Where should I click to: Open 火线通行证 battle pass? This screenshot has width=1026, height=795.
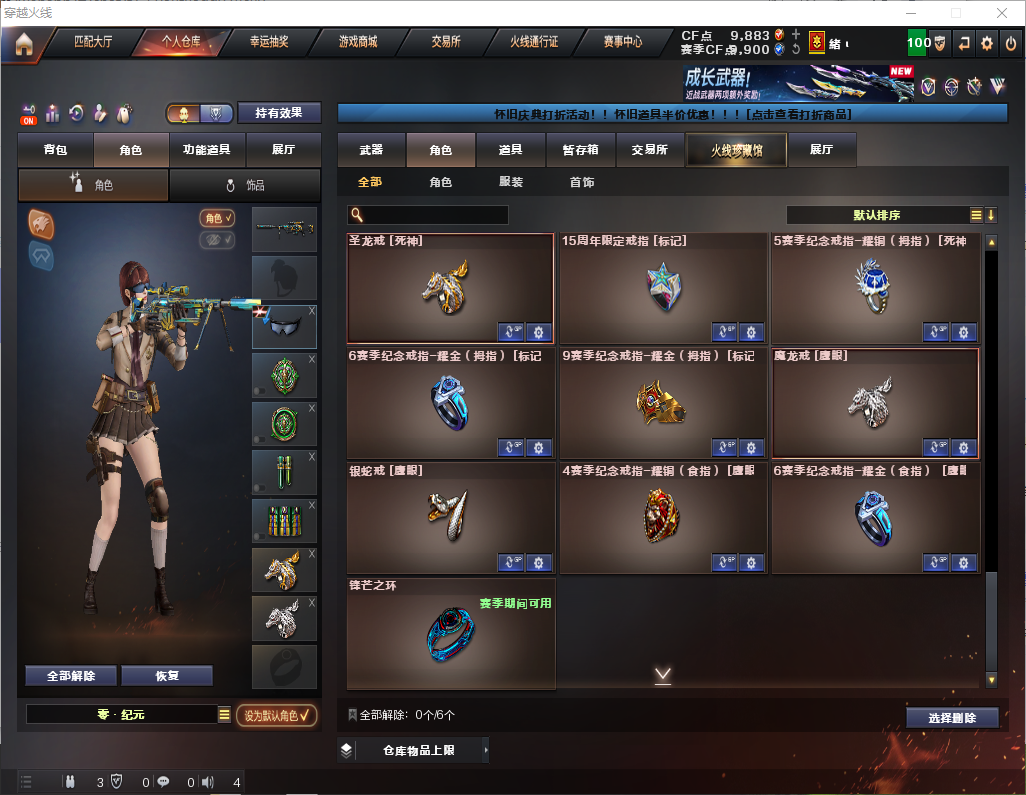click(534, 42)
